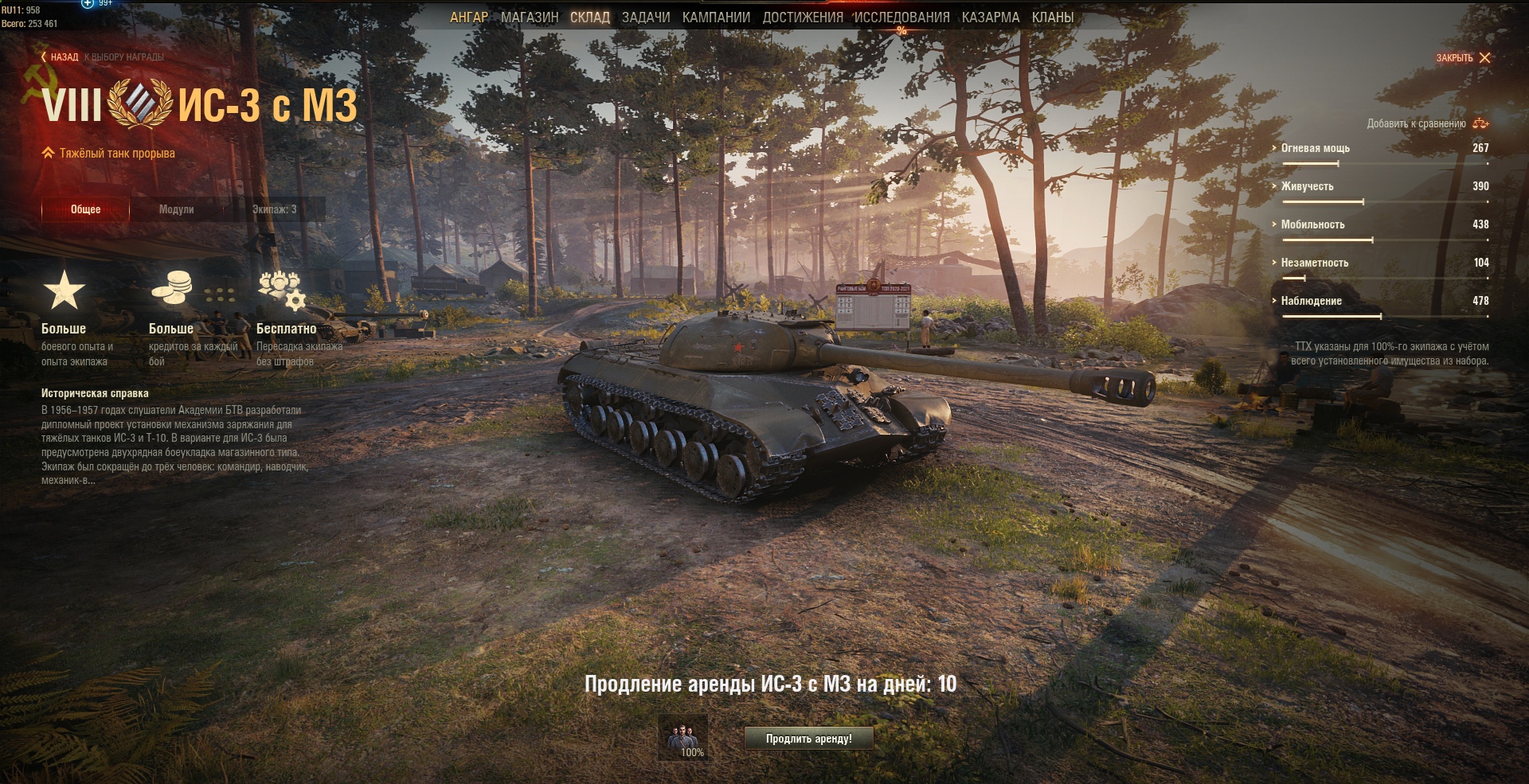Switch to the Модули tab
This screenshot has width=1529, height=784.
176,209
